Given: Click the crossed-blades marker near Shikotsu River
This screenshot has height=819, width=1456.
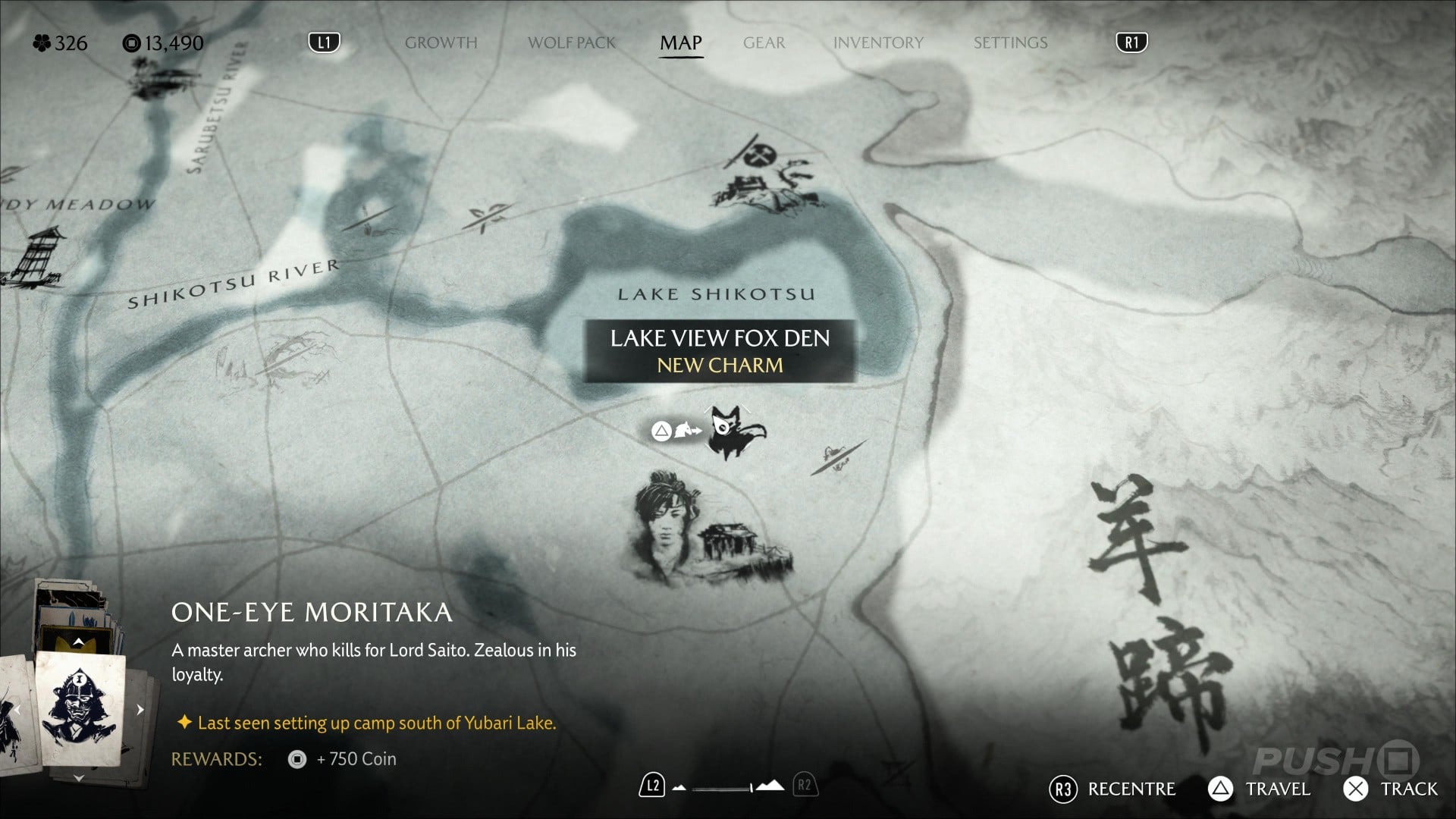Looking at the screenshot, I should tap(484, 217).
